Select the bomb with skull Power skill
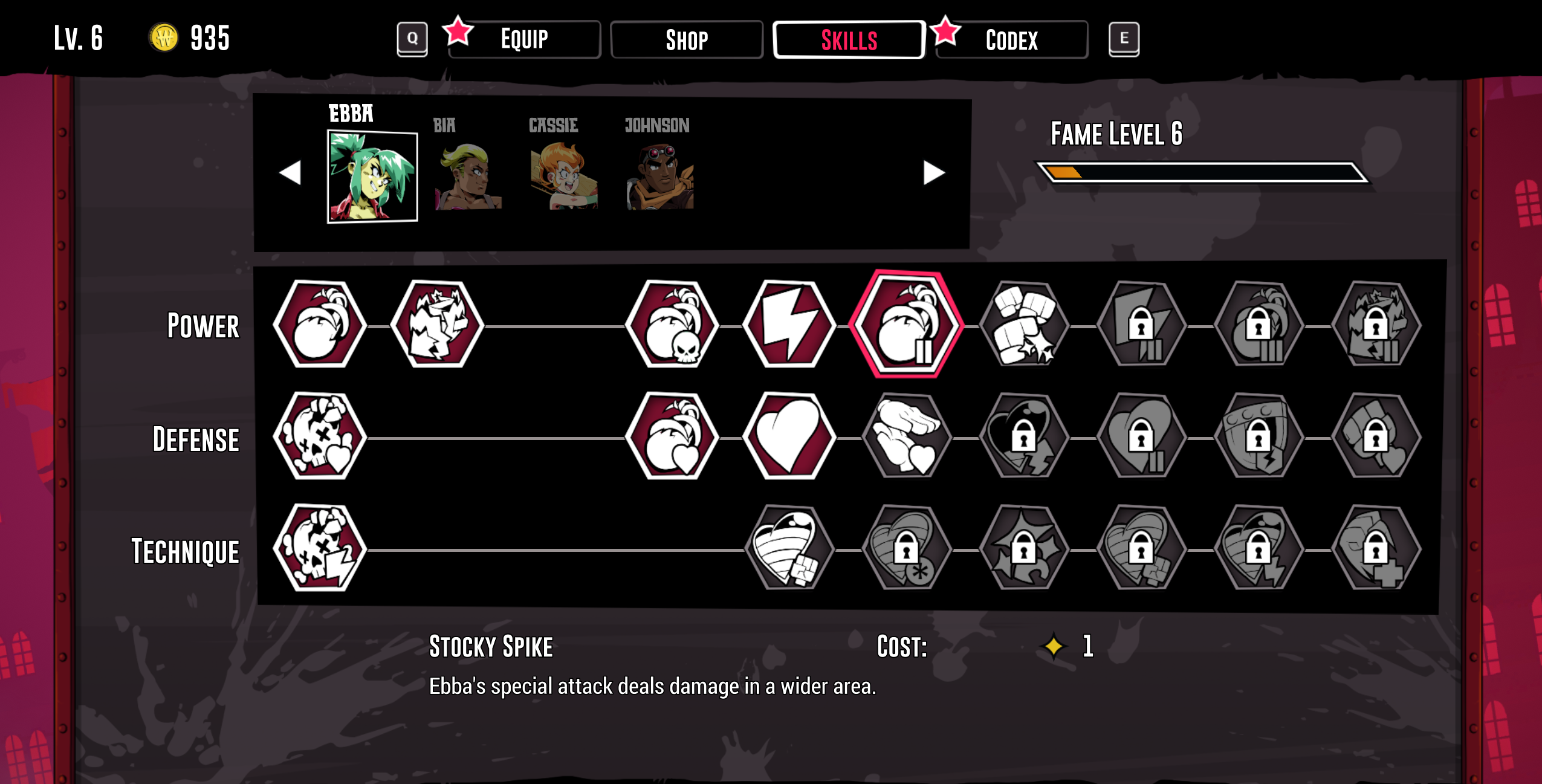Viewport: 1542px width, 784px height. coord(672,325)
